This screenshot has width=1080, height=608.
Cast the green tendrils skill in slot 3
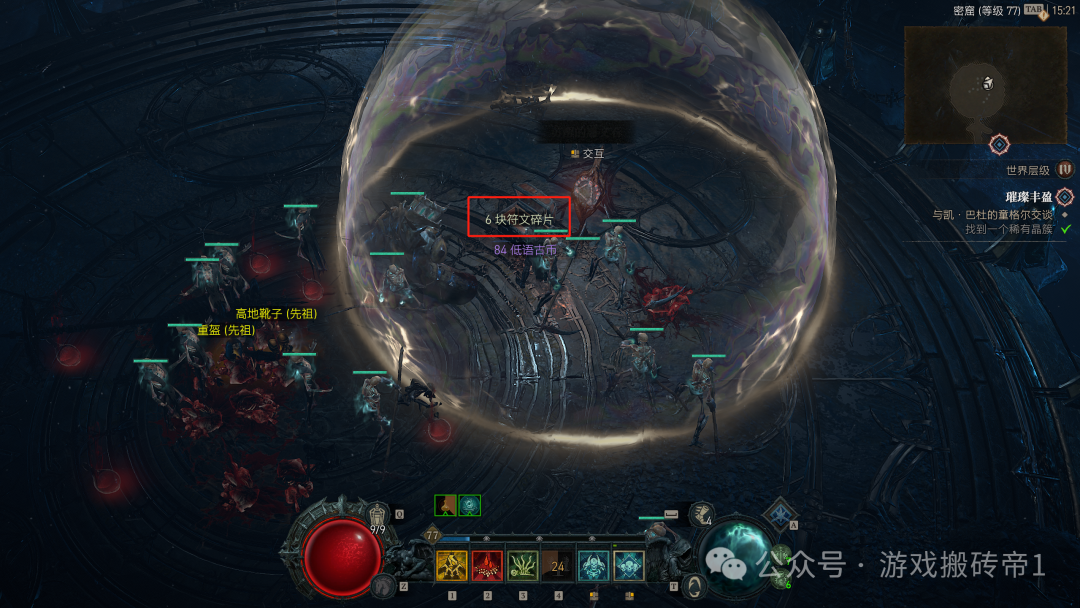tap(523, 566)
